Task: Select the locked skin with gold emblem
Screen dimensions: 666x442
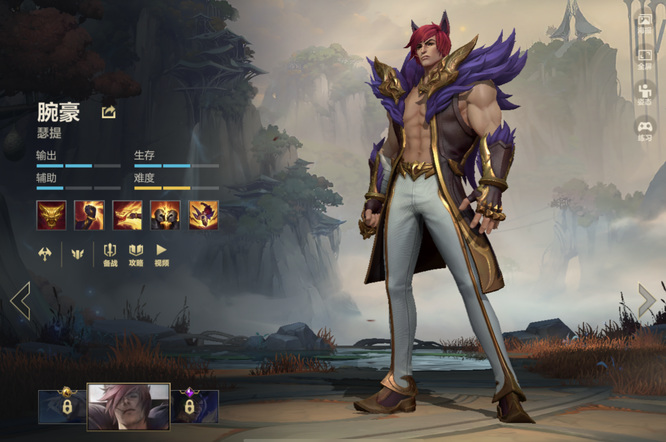Action: (x=62, y=406)
